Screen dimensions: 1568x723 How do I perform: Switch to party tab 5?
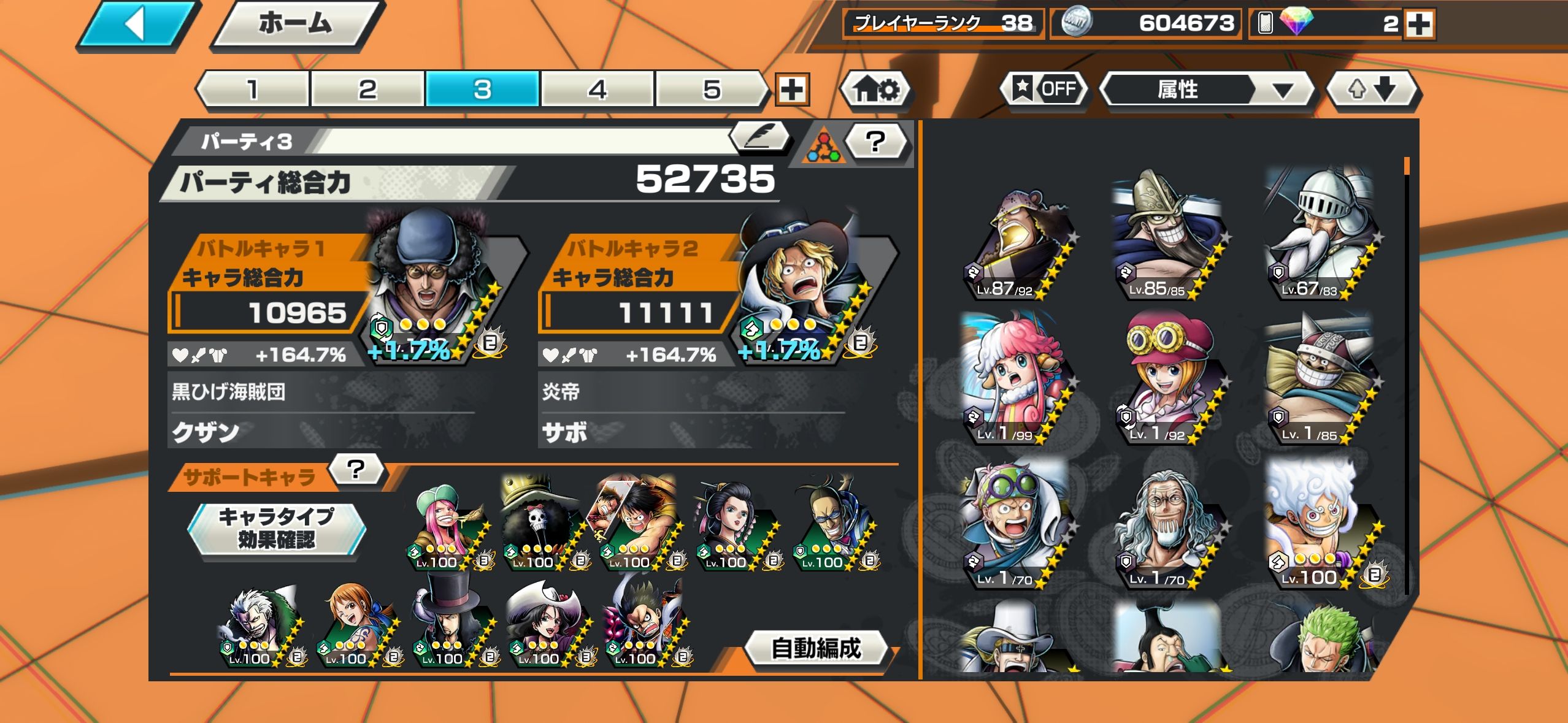712,90
